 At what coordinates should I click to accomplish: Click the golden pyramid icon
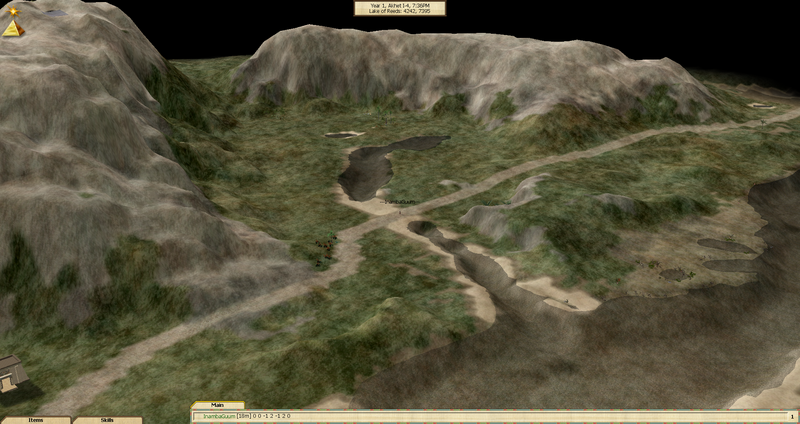[12, 28]
